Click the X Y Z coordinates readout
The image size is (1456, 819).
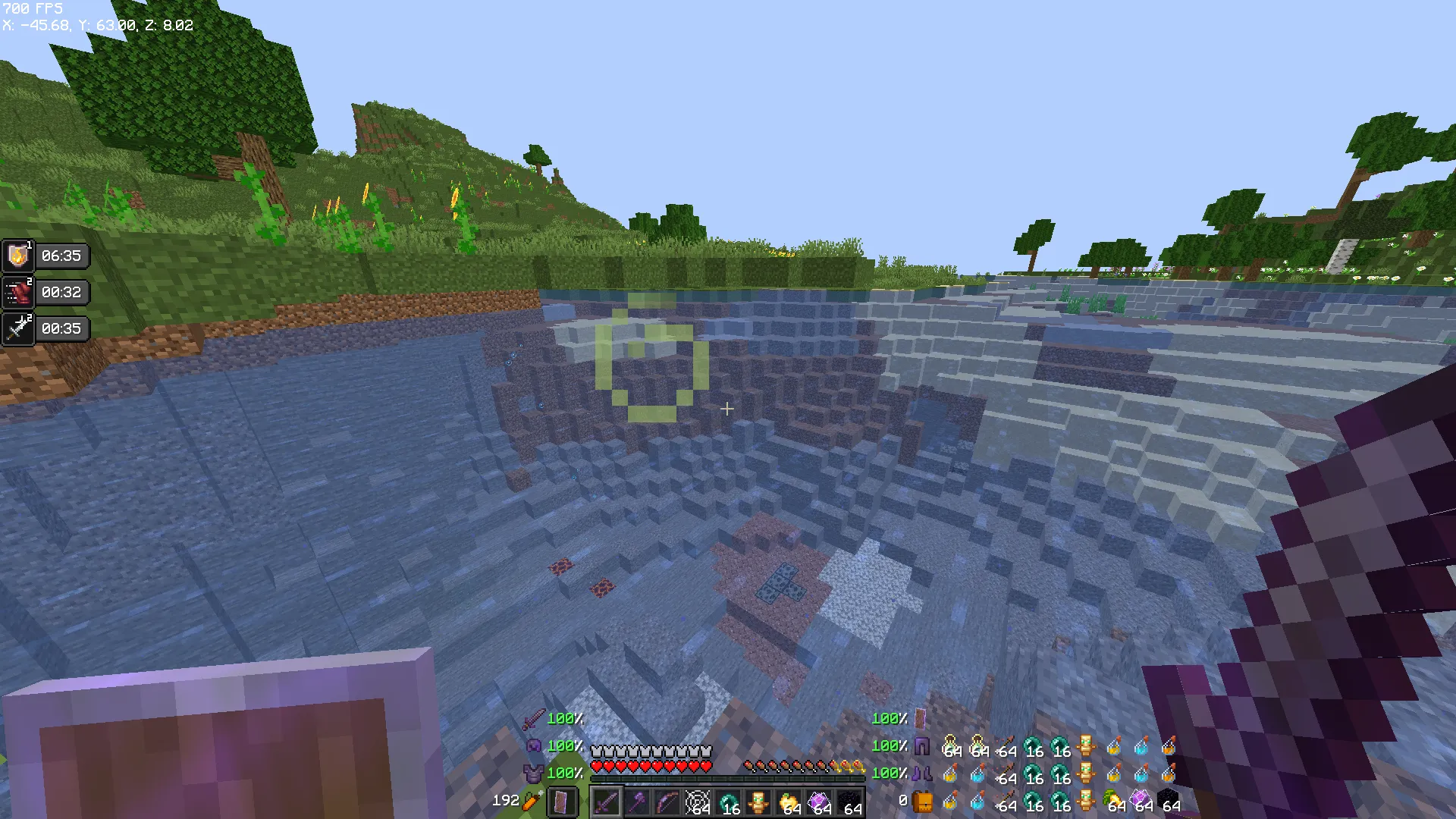pyautogui.click(x=97, y=25)
